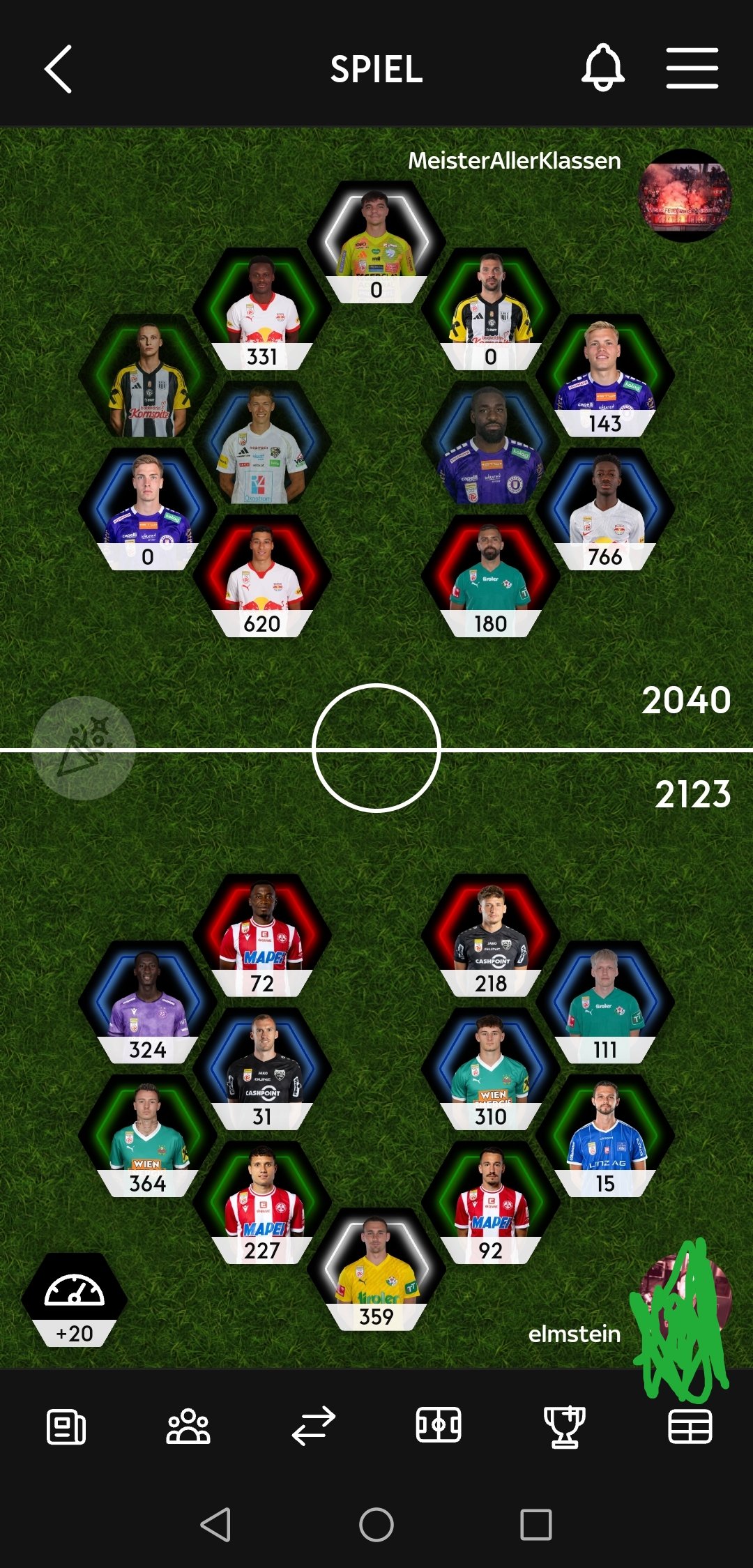The image size is (753, 1568).
Task: Open the news tab in bottom bar
Action: click(66, 1426)
